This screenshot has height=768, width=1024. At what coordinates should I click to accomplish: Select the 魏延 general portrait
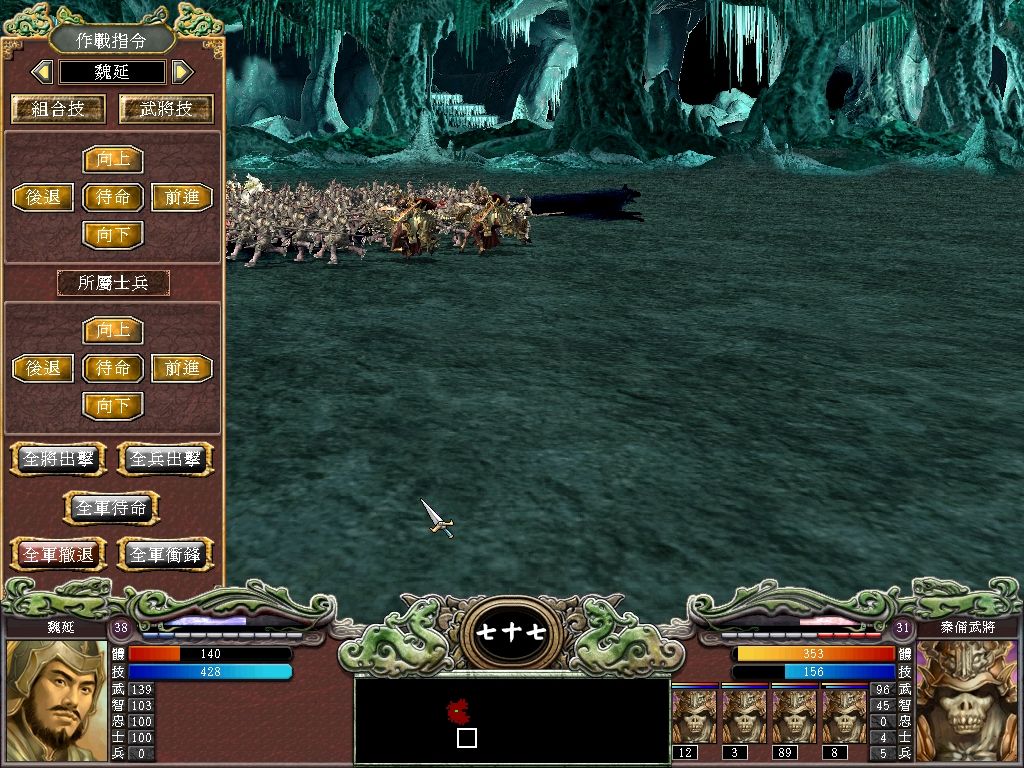[56, 701]
